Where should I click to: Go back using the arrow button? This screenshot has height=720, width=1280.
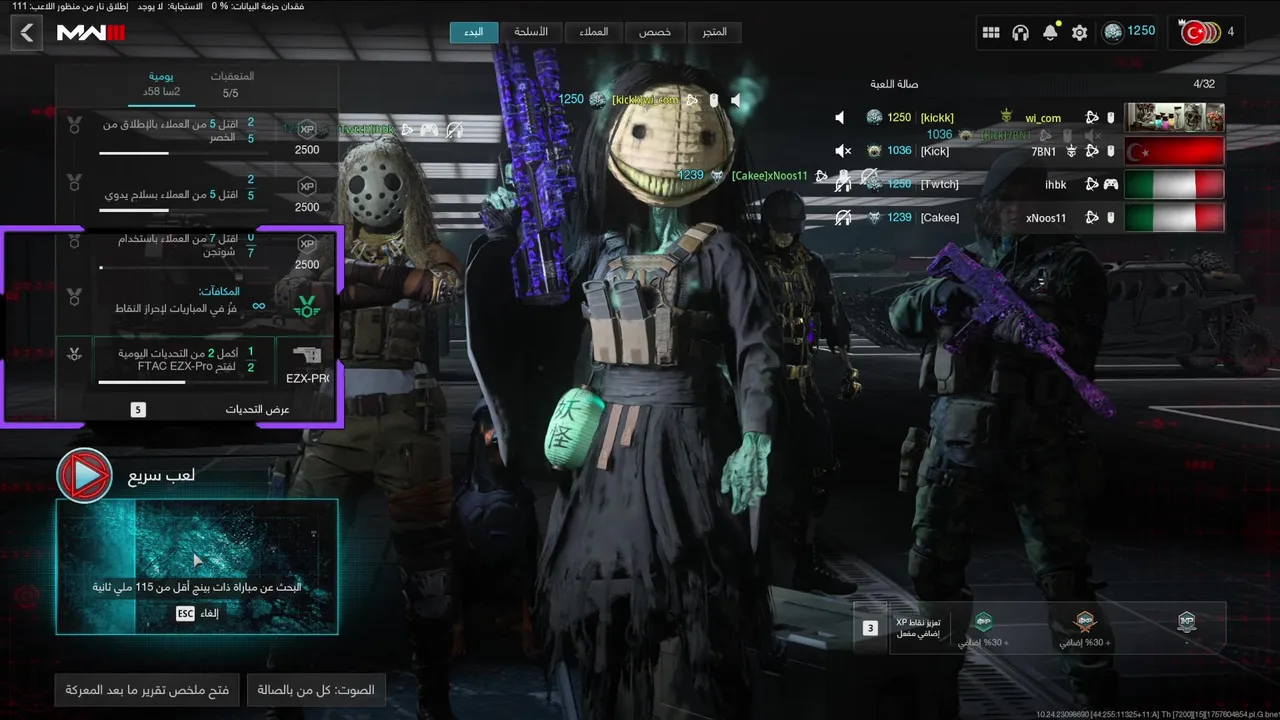(x=27, y=33)
